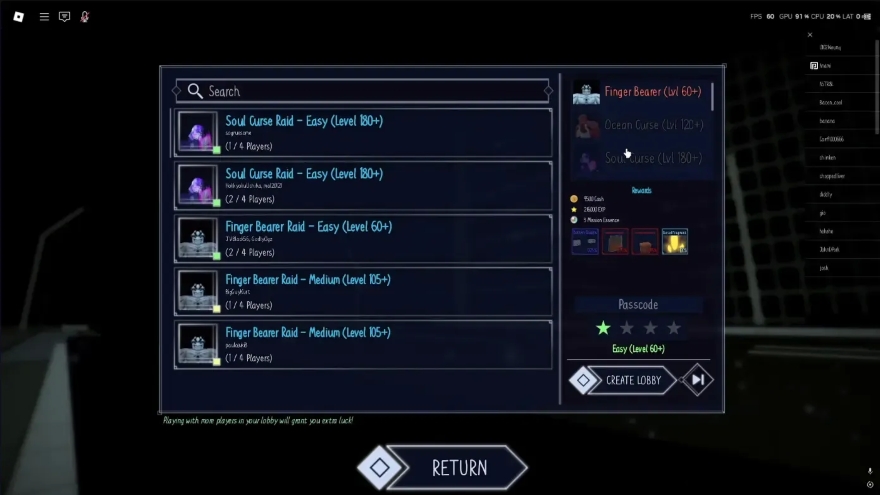Open the Roblox logo menu
Viewport: 880px width, 495px height.
coord(18,17)
